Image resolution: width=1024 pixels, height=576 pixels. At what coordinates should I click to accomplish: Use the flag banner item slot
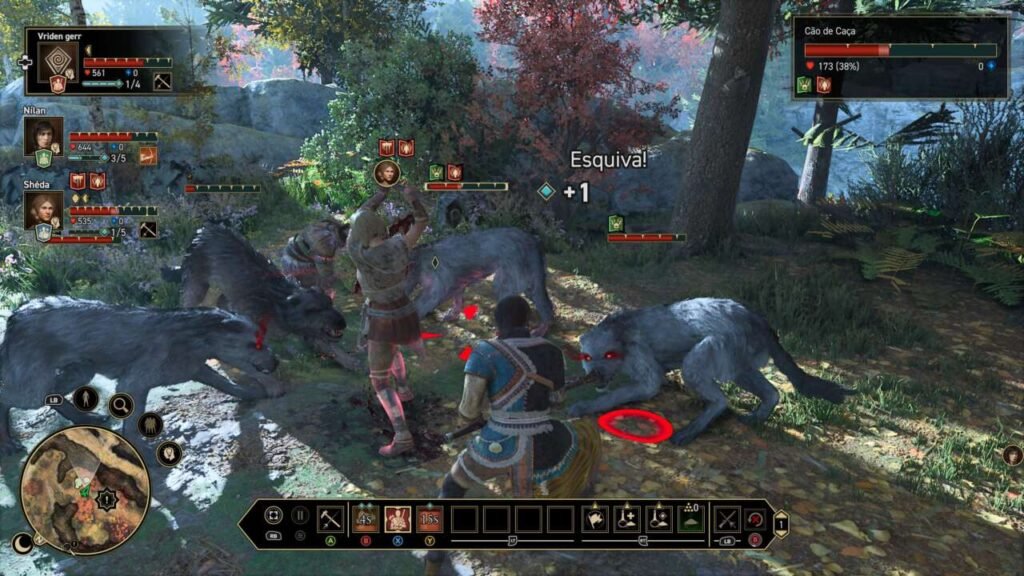point(595,519)
